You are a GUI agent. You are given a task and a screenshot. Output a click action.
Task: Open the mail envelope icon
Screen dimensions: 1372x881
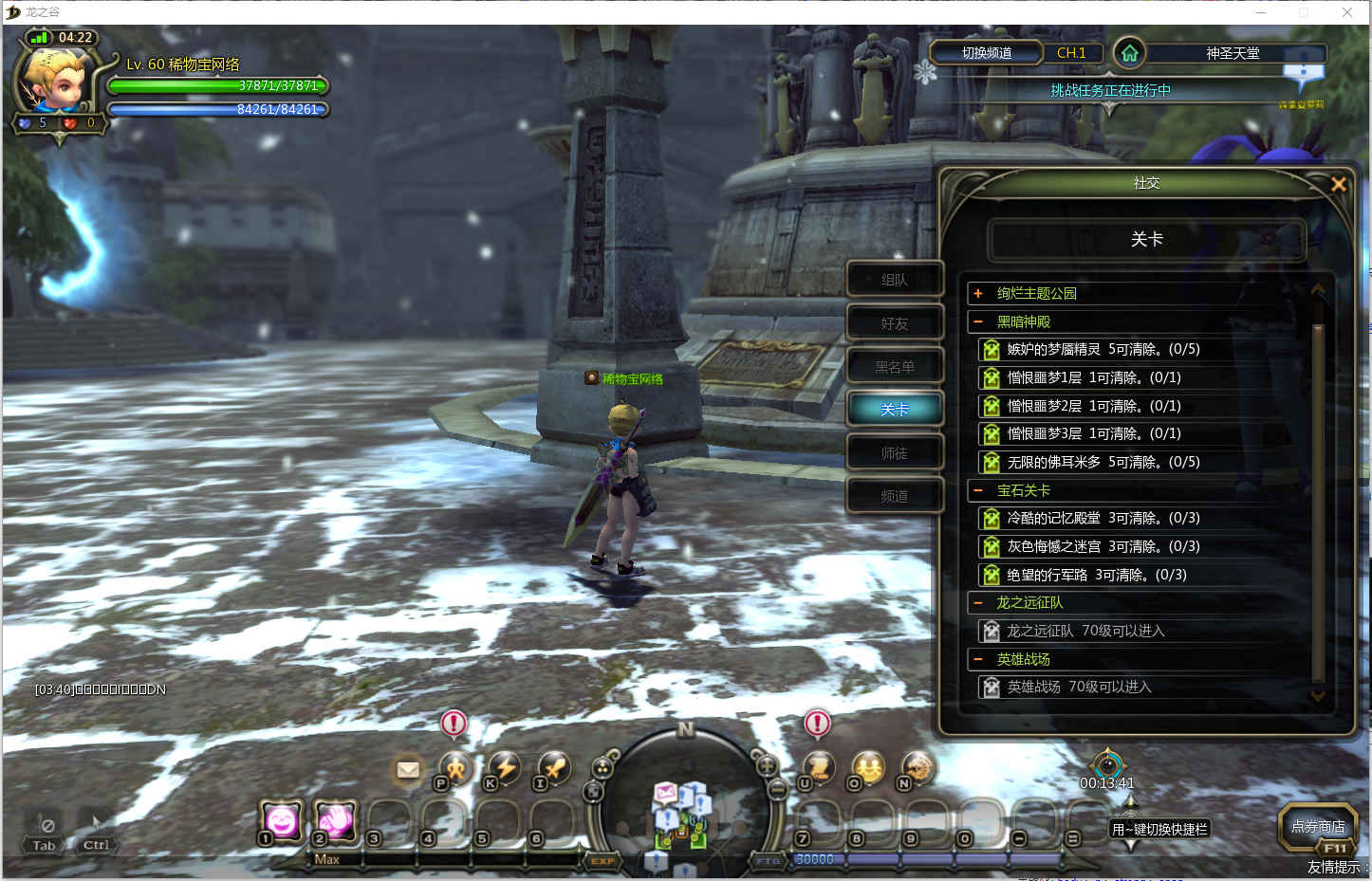tap(408, 769)
